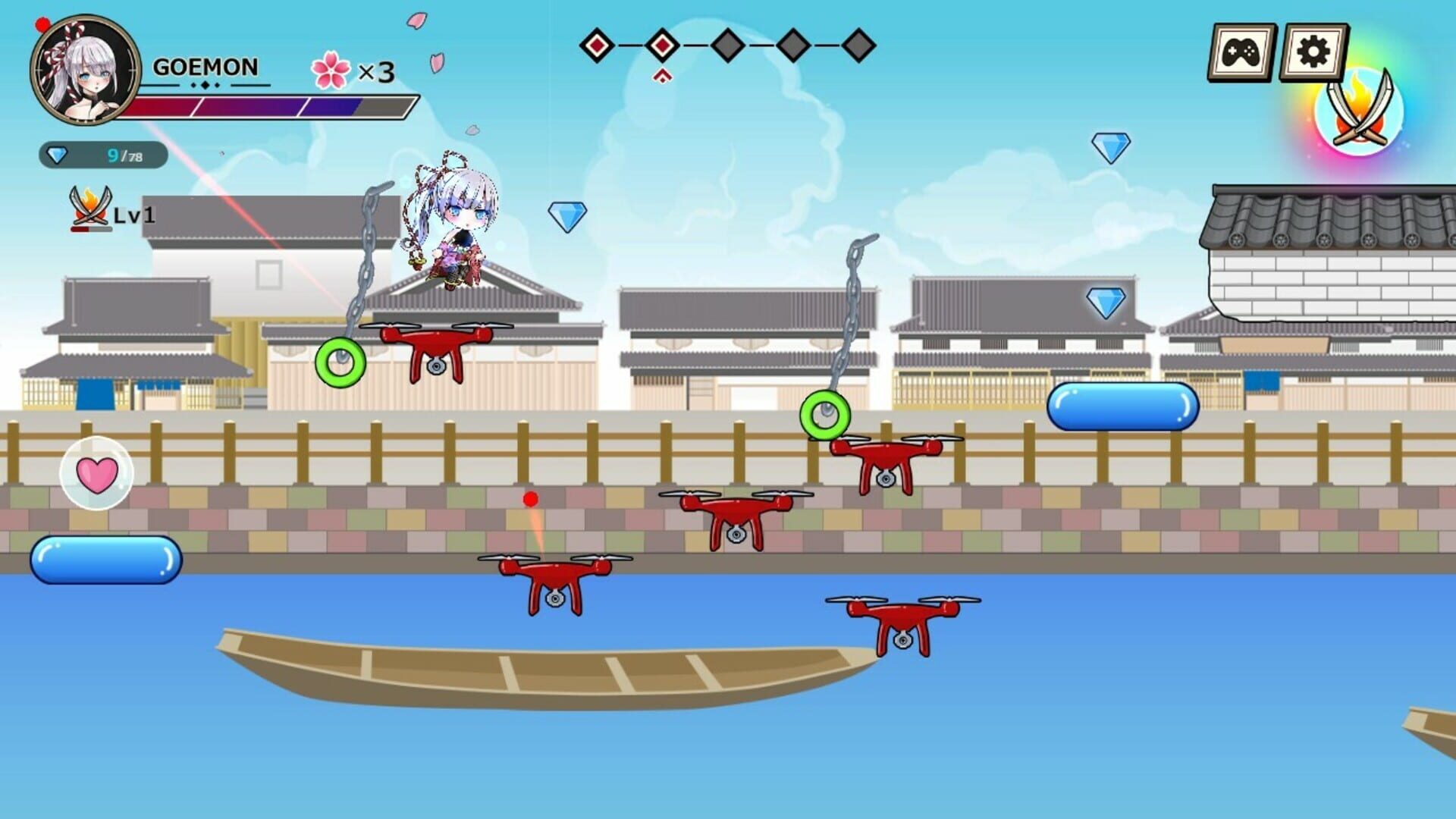Select the GOEMON name label

point(206,68)
